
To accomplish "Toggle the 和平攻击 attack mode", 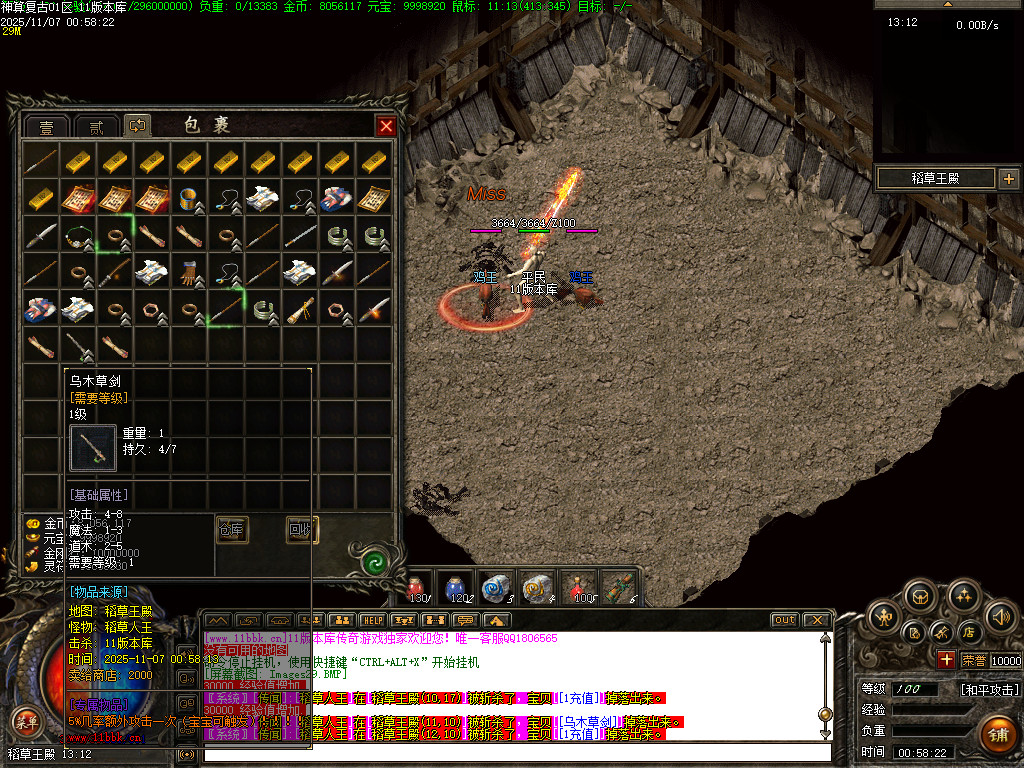I will pyautogui.click(x=989, y=689).
